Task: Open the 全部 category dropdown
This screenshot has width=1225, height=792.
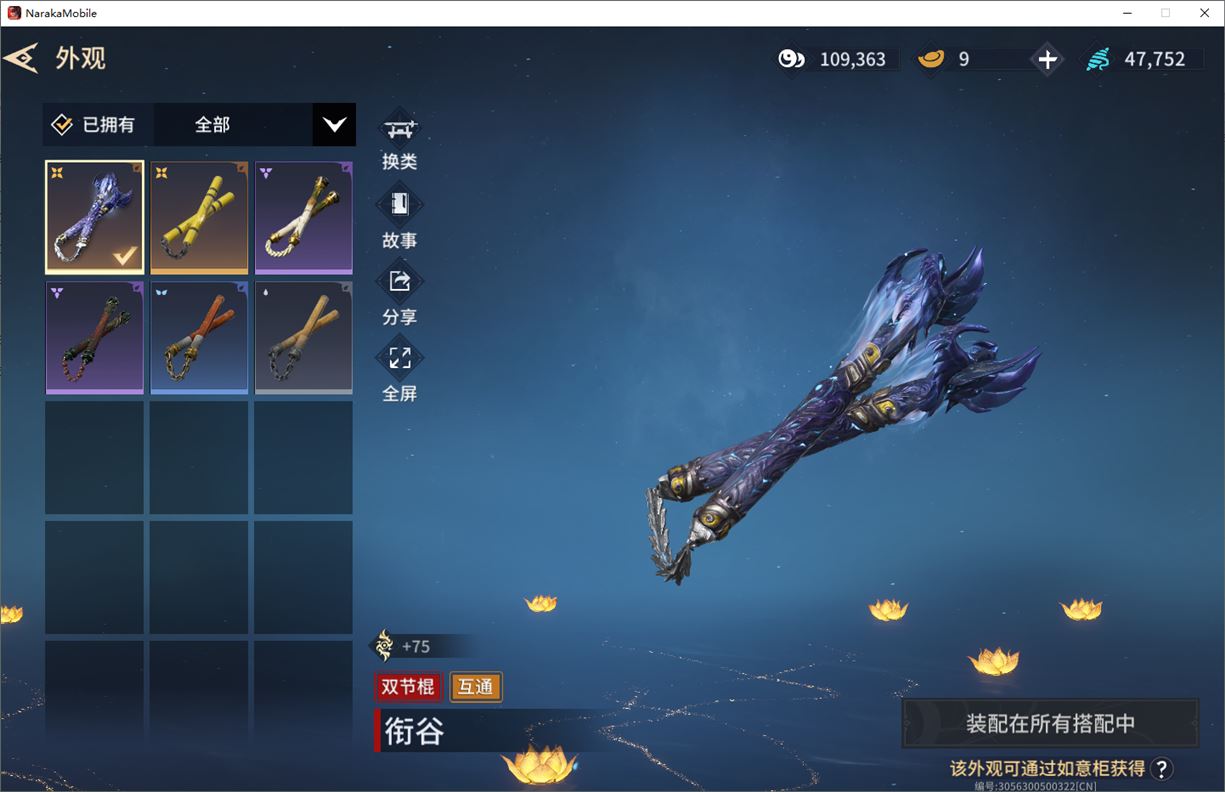Action: coord(333,125)
